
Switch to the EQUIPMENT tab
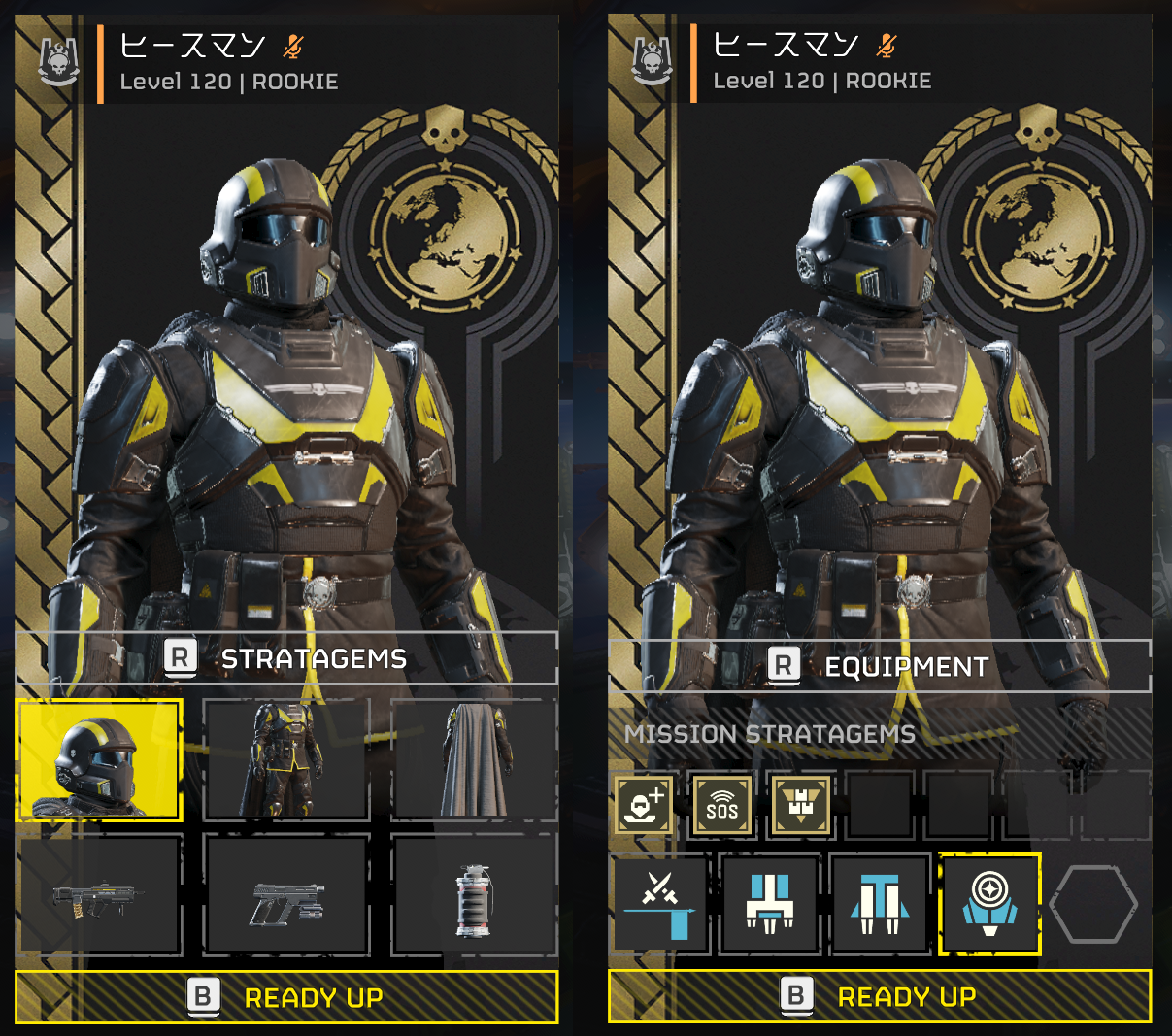pos(880,666)
